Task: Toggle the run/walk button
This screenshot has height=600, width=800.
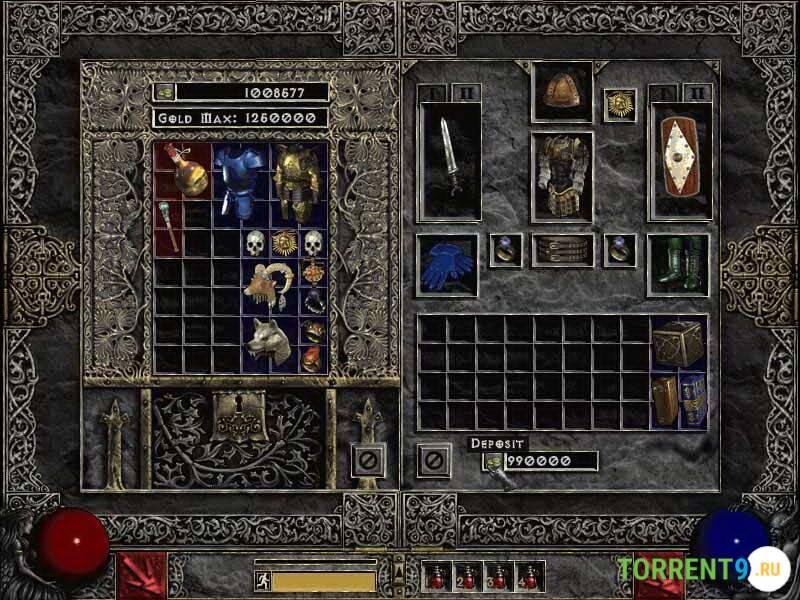Action: coord(263,581)
